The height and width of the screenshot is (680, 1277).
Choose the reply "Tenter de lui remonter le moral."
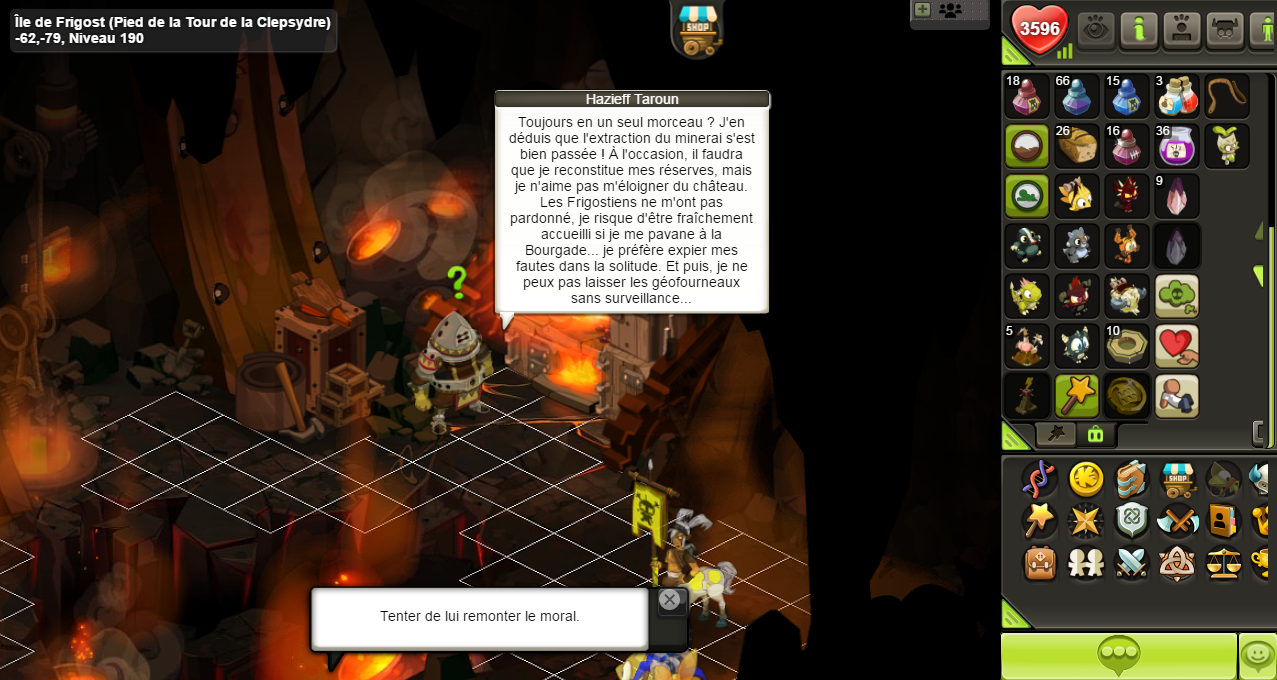[x=480, y=617]
